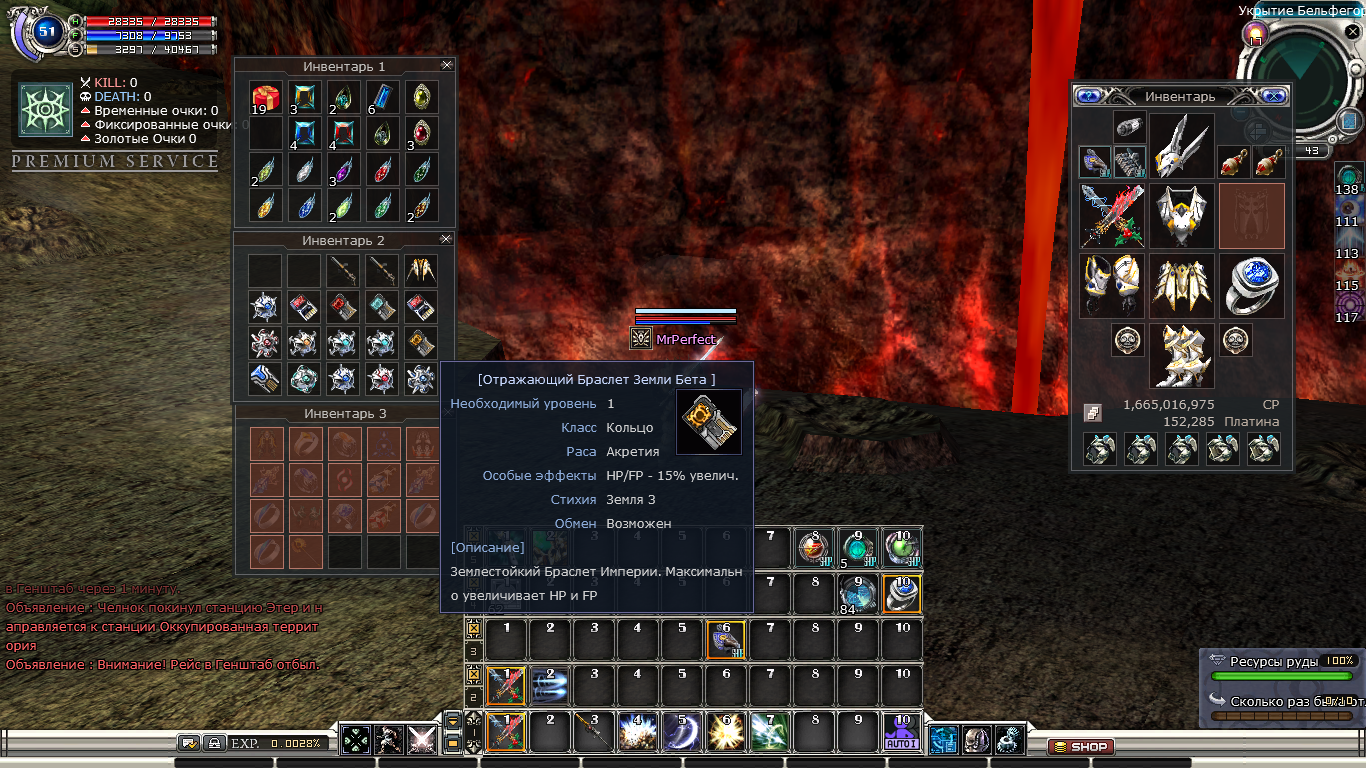Select the winged gold booster item
The image size is (1366, 768).
pos(421,269)
